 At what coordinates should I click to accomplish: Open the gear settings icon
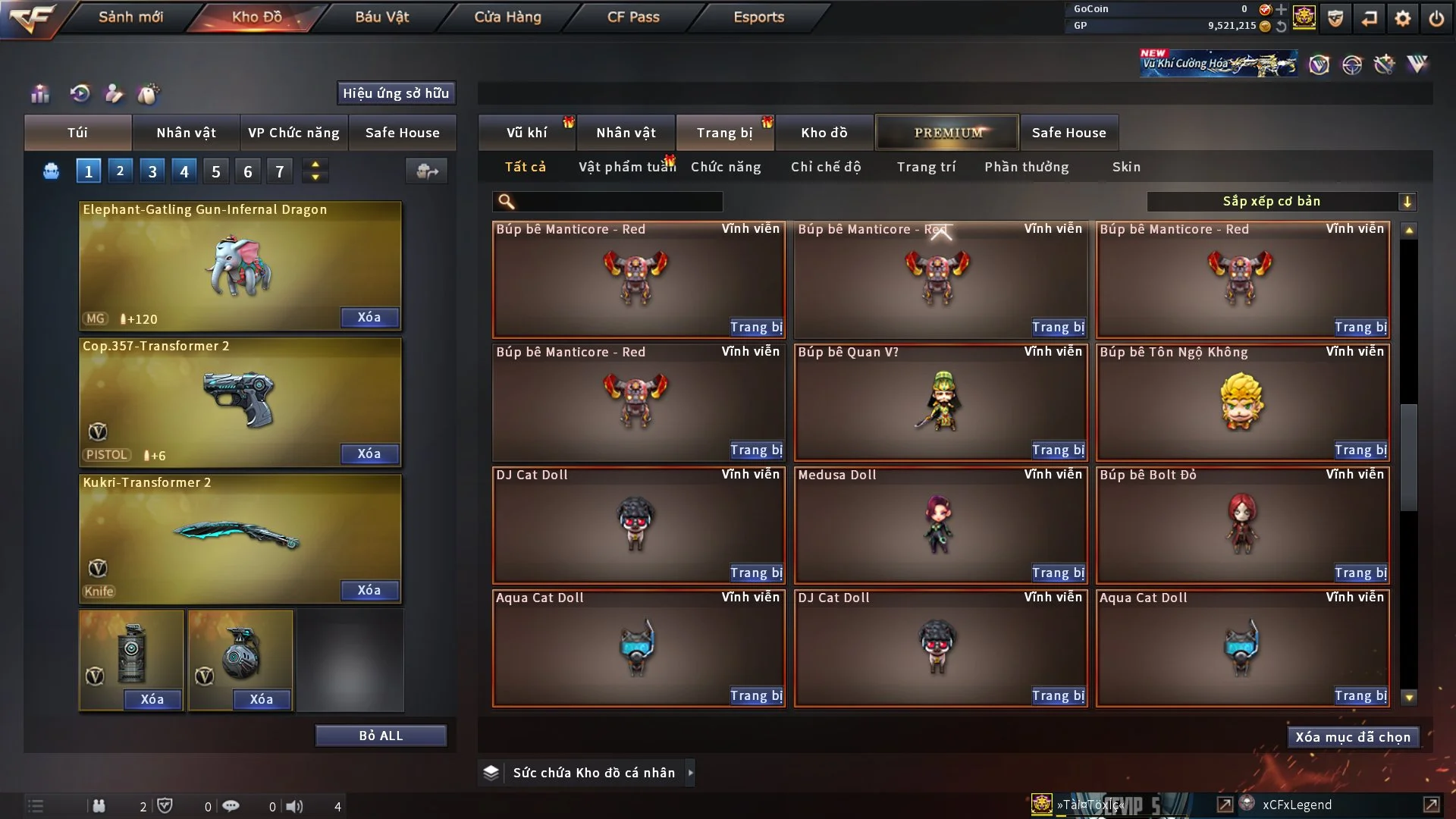coord(1403,18)
